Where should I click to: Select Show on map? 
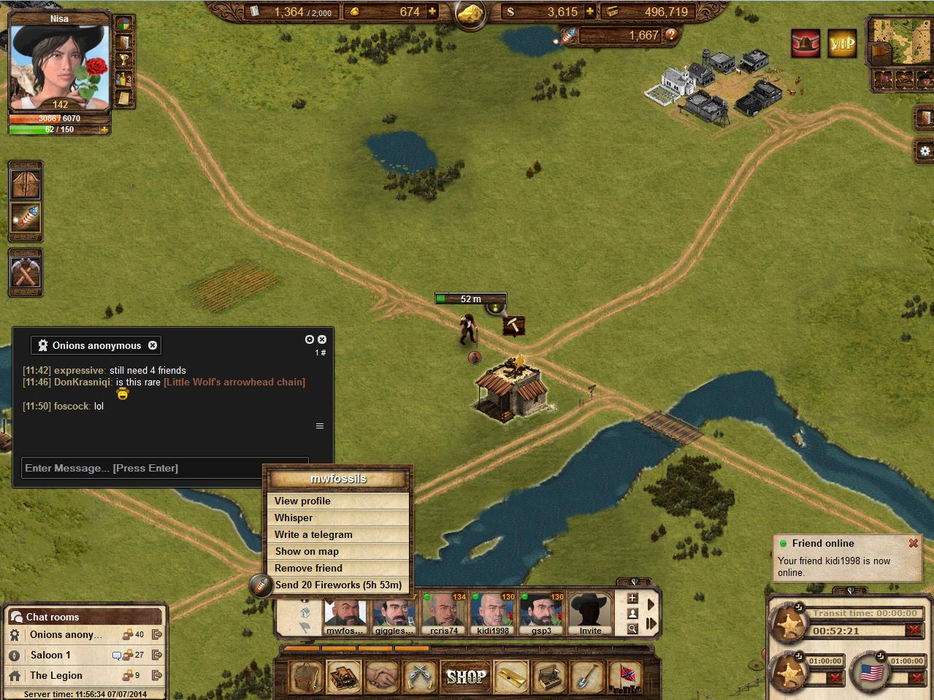click(x=307, y=551)
